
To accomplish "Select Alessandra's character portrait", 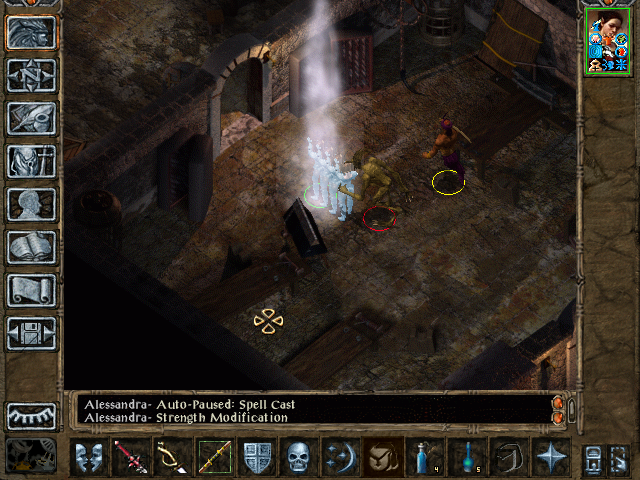I will tap(607, 43).
